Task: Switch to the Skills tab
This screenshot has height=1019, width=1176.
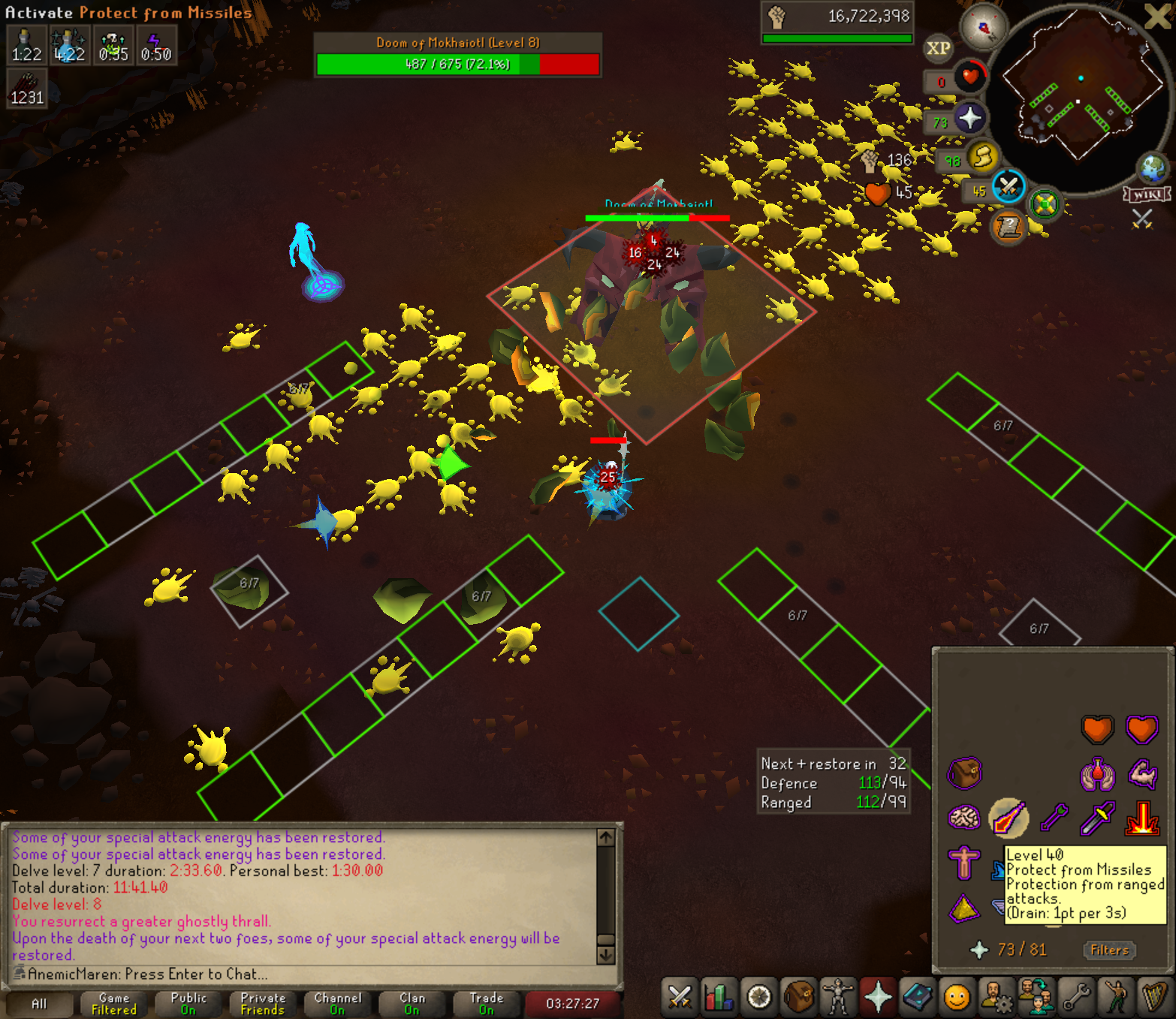Action: [719, 997]
